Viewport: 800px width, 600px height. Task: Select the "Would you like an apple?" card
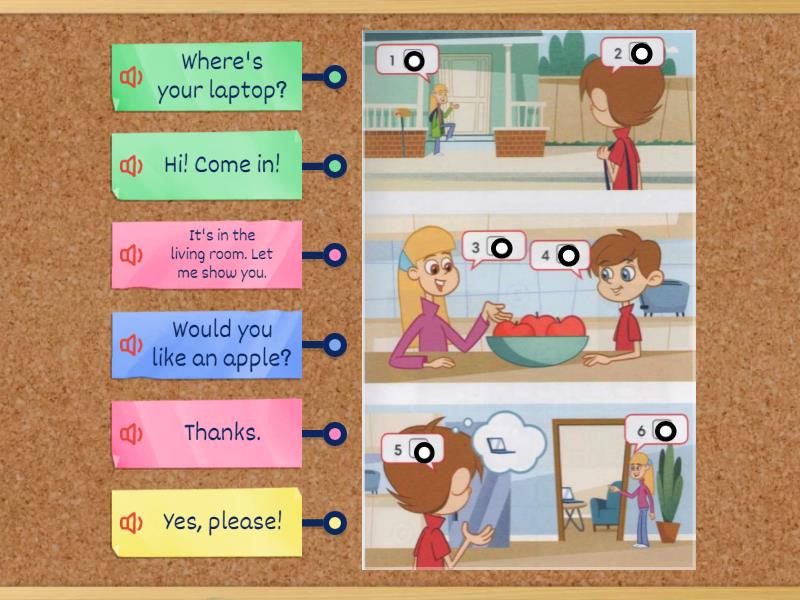click(x=222, y=344)
